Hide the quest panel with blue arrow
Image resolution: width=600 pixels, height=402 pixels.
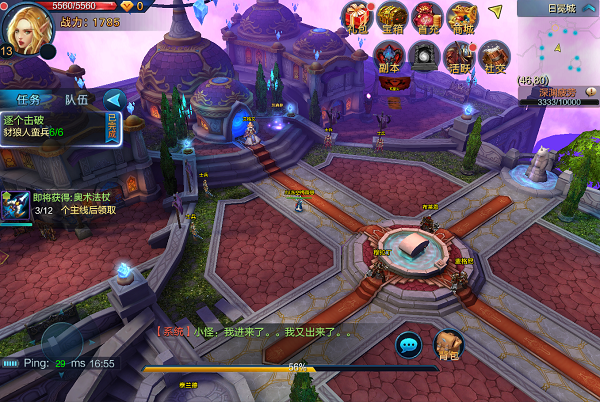(x=114, y=99)
